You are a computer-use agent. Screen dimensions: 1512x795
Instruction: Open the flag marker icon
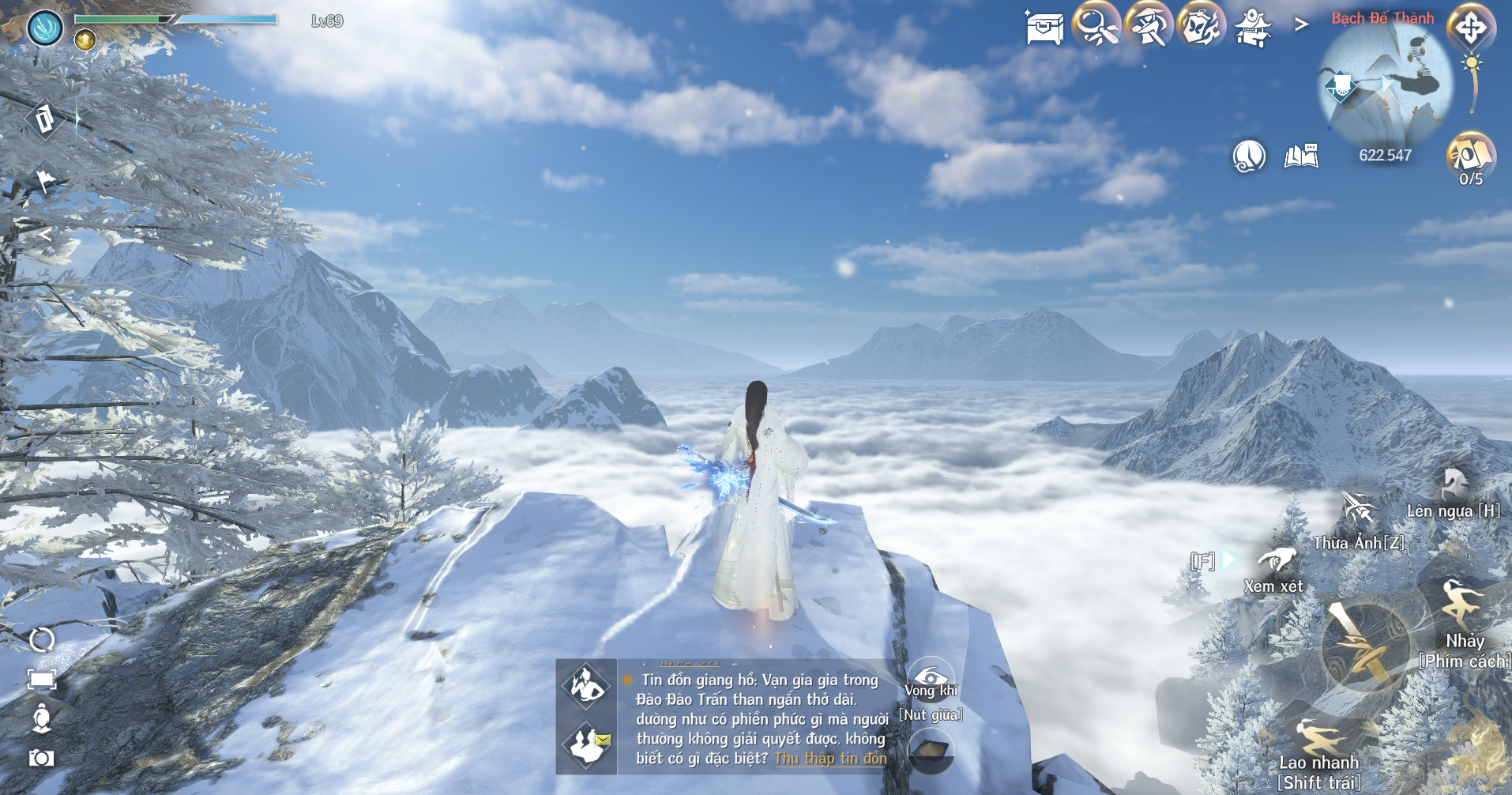click(x=46, y=181)
